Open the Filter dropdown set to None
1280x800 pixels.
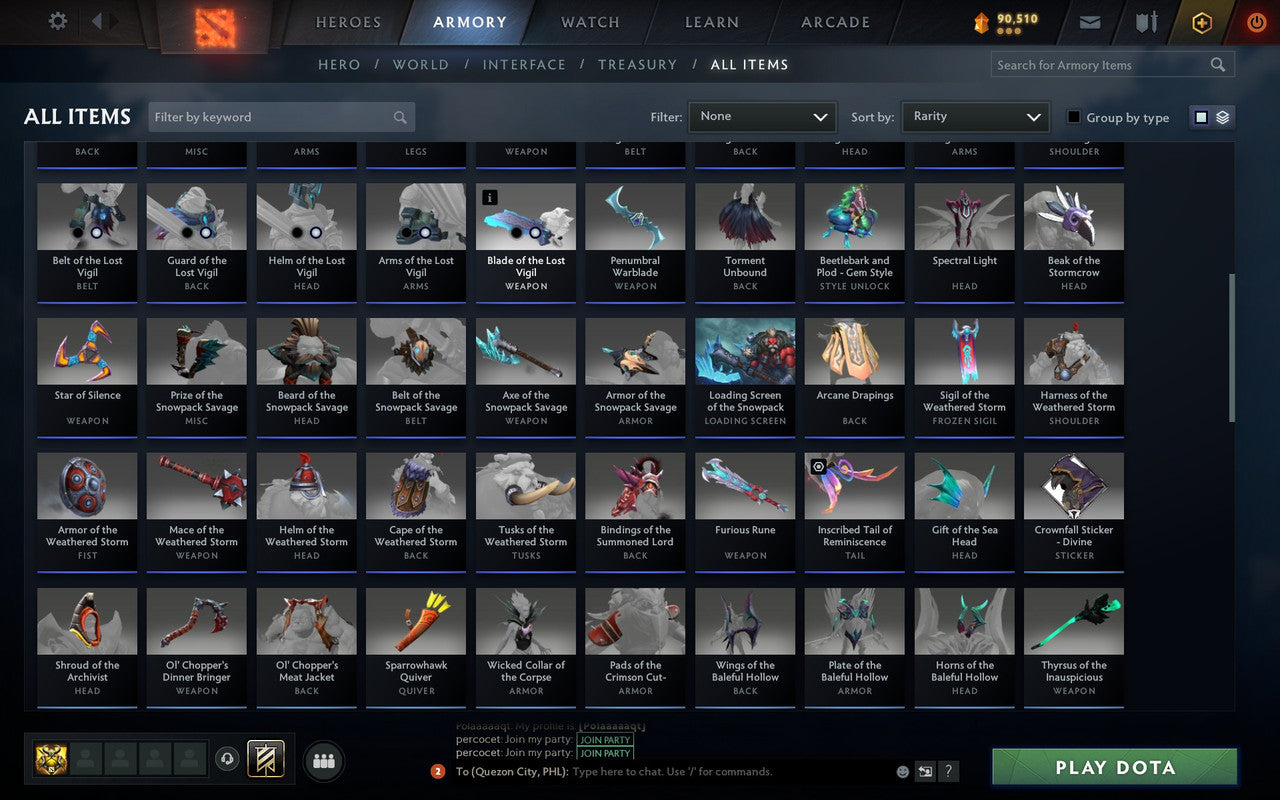click(762, 116)
